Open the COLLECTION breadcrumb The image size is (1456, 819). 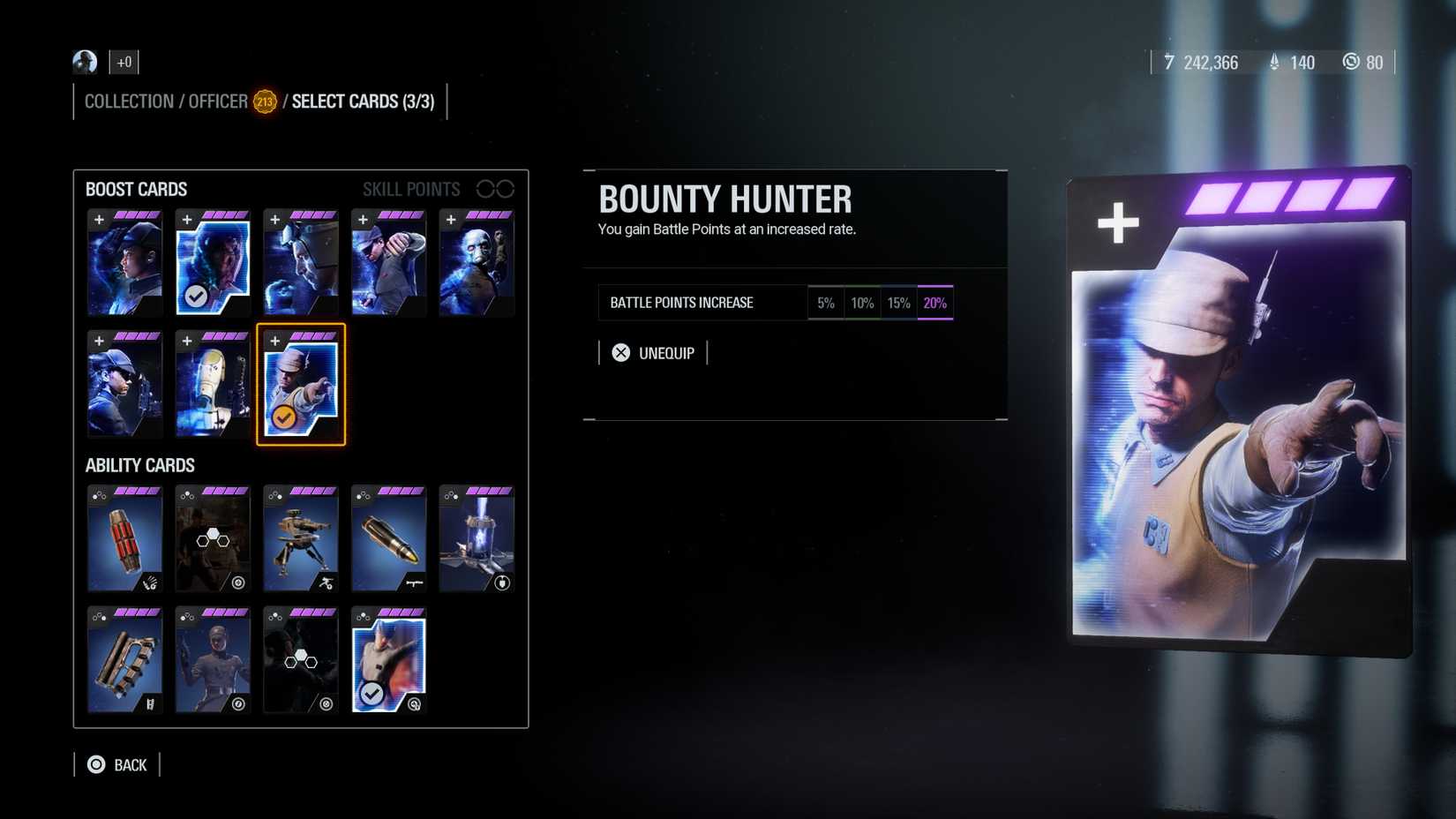(x=128, y=101)
